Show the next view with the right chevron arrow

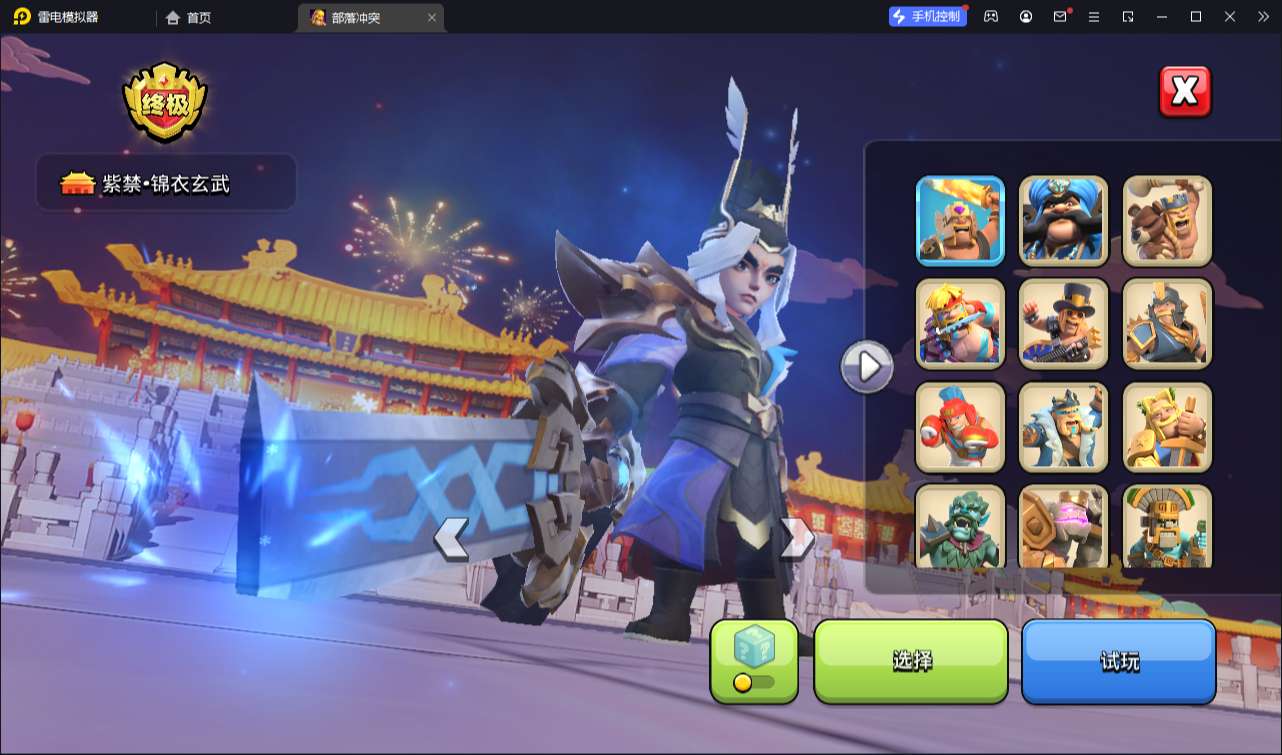coord(796,539)
